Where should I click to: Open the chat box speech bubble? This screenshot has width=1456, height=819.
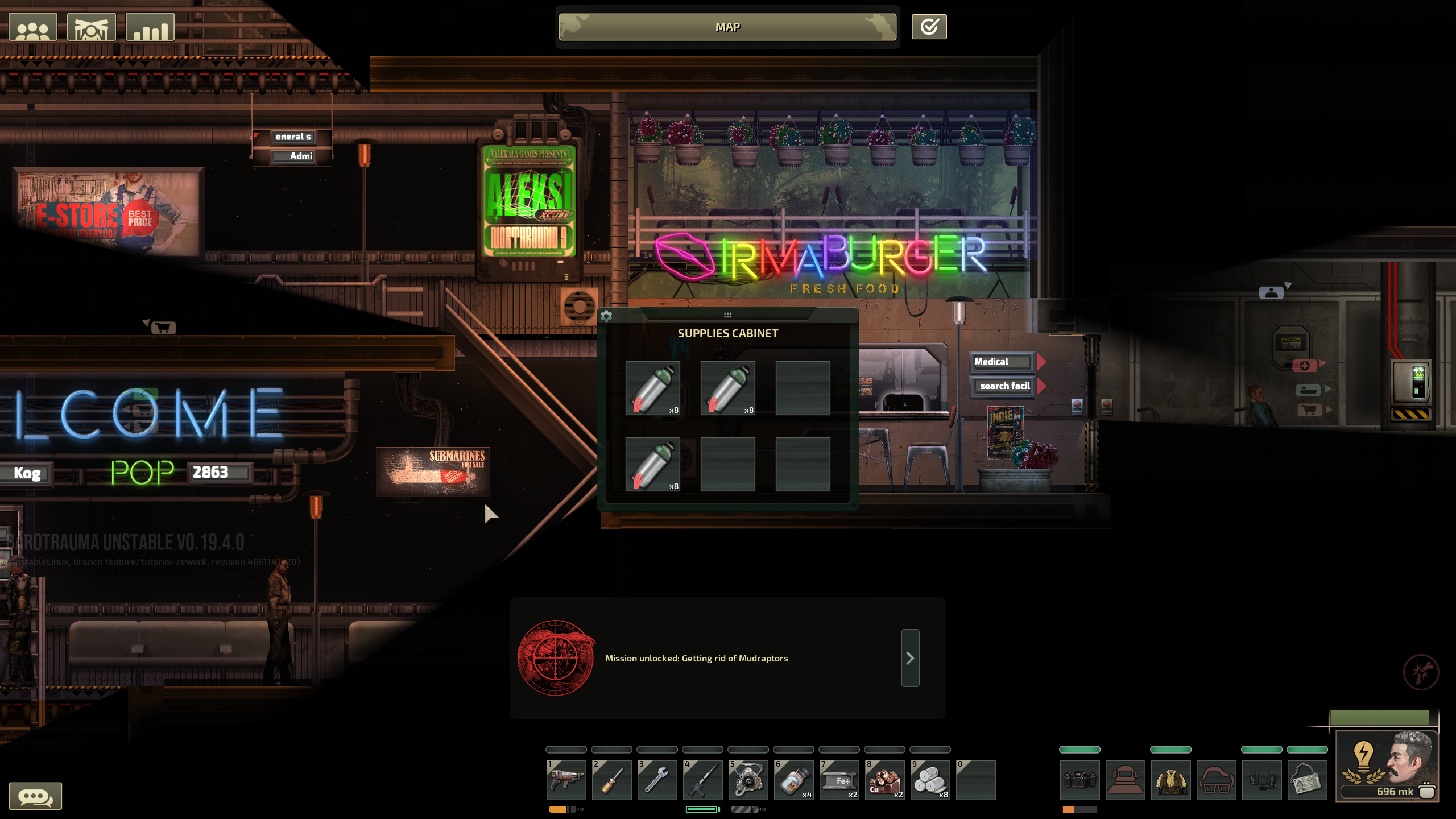tap(35, 796)
